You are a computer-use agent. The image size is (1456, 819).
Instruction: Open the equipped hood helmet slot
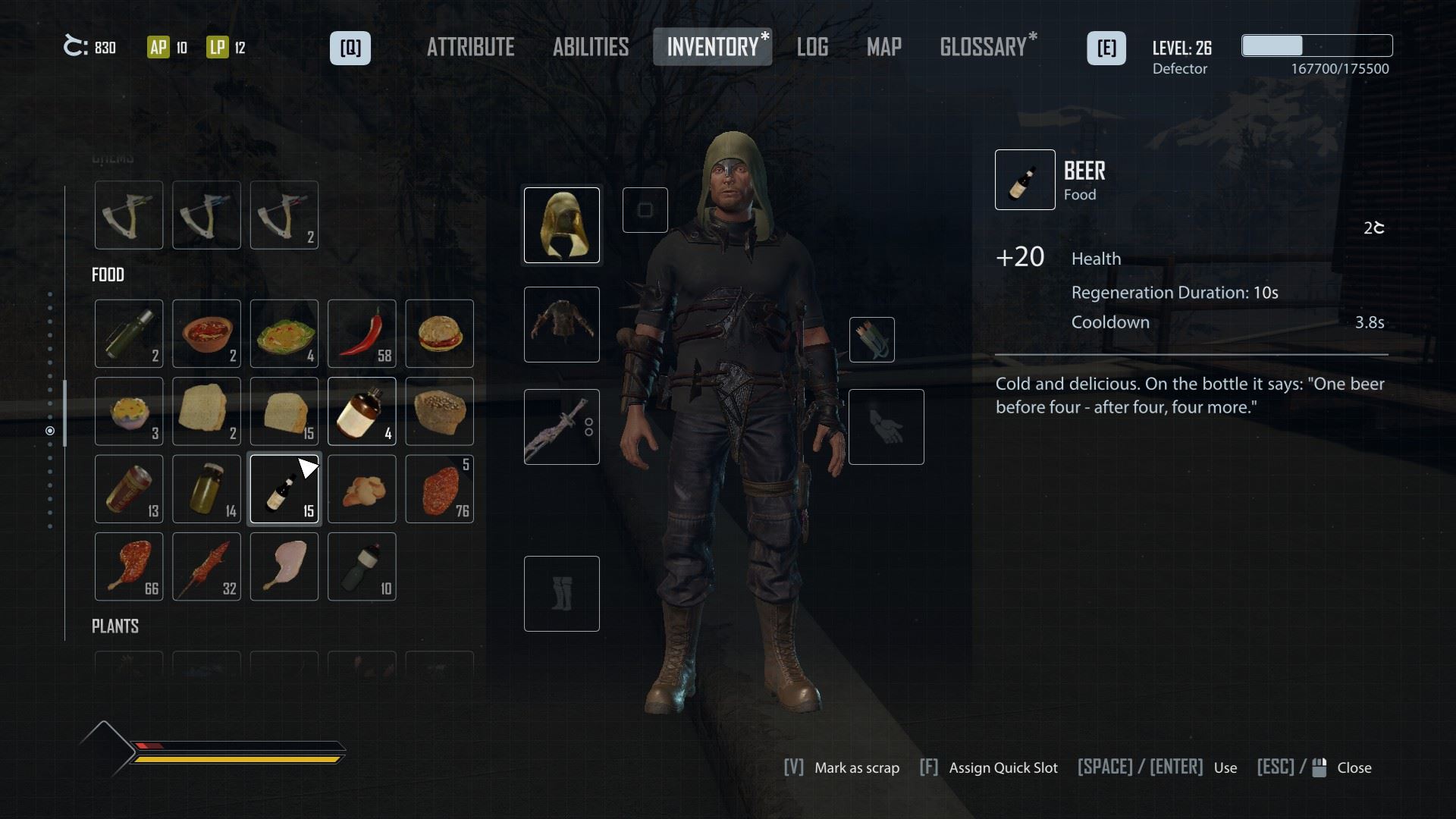click(562, 225)
